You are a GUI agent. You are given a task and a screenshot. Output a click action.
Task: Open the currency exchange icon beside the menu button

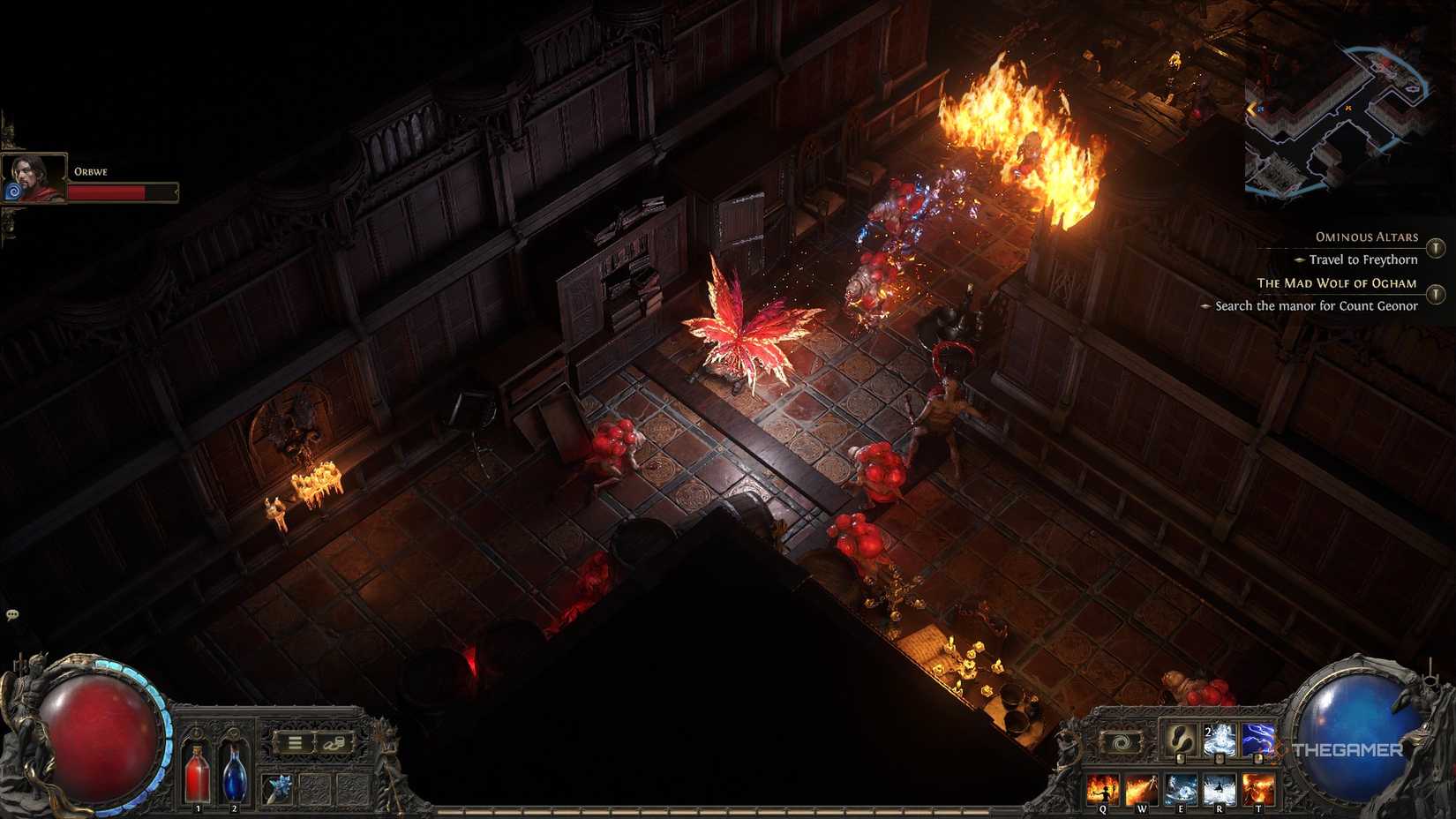(x=334, y=742)
